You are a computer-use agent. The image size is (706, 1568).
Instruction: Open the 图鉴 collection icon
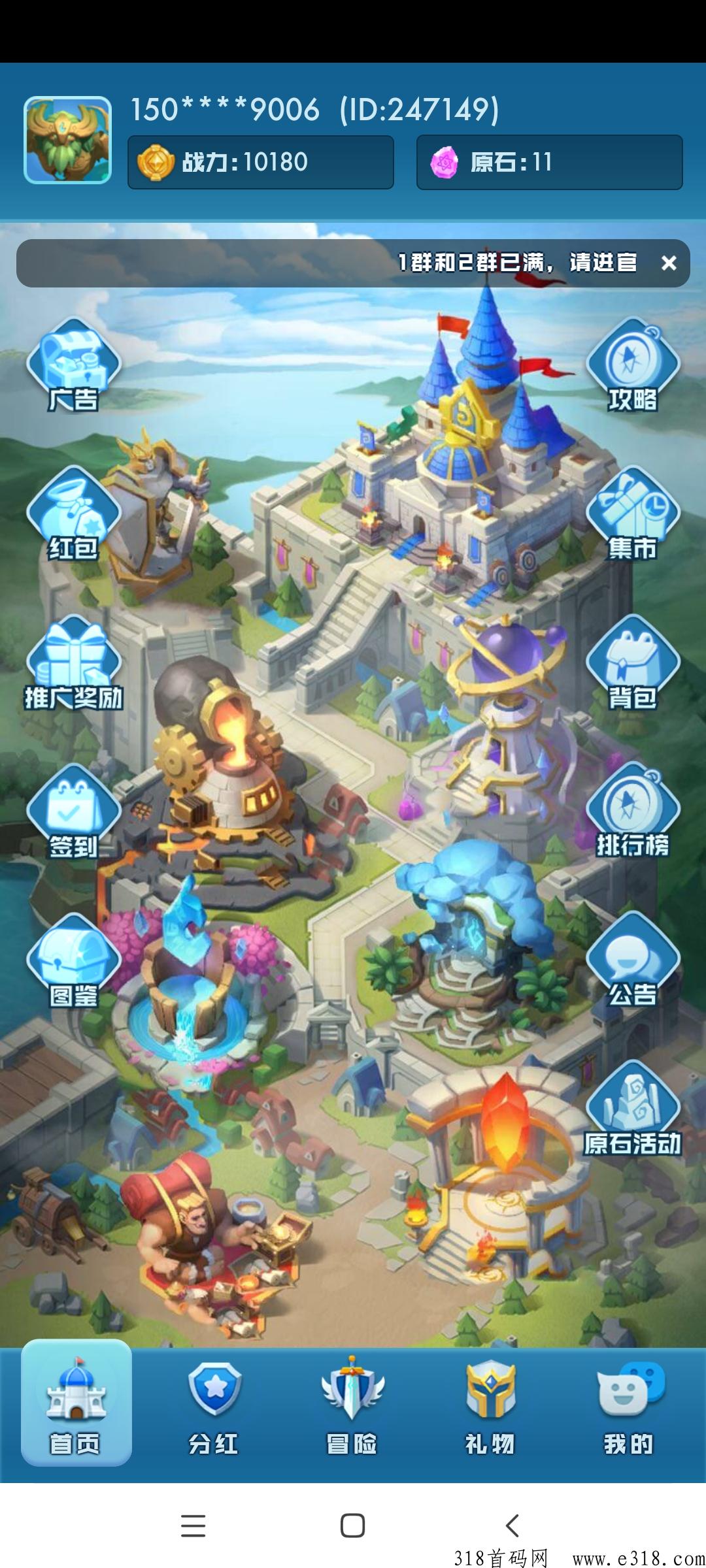[73, 962]
